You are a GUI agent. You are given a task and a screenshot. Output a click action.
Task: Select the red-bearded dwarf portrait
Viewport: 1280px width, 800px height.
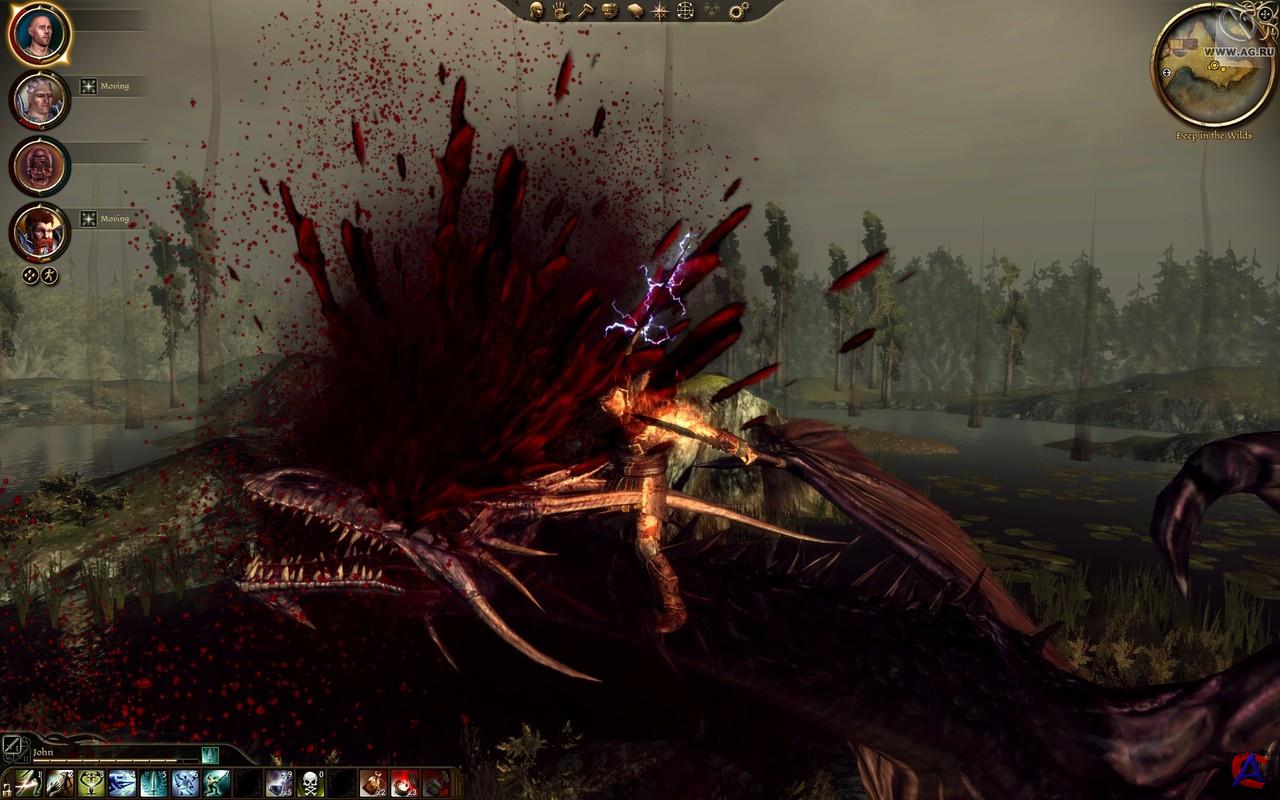(x=40, y=231)
